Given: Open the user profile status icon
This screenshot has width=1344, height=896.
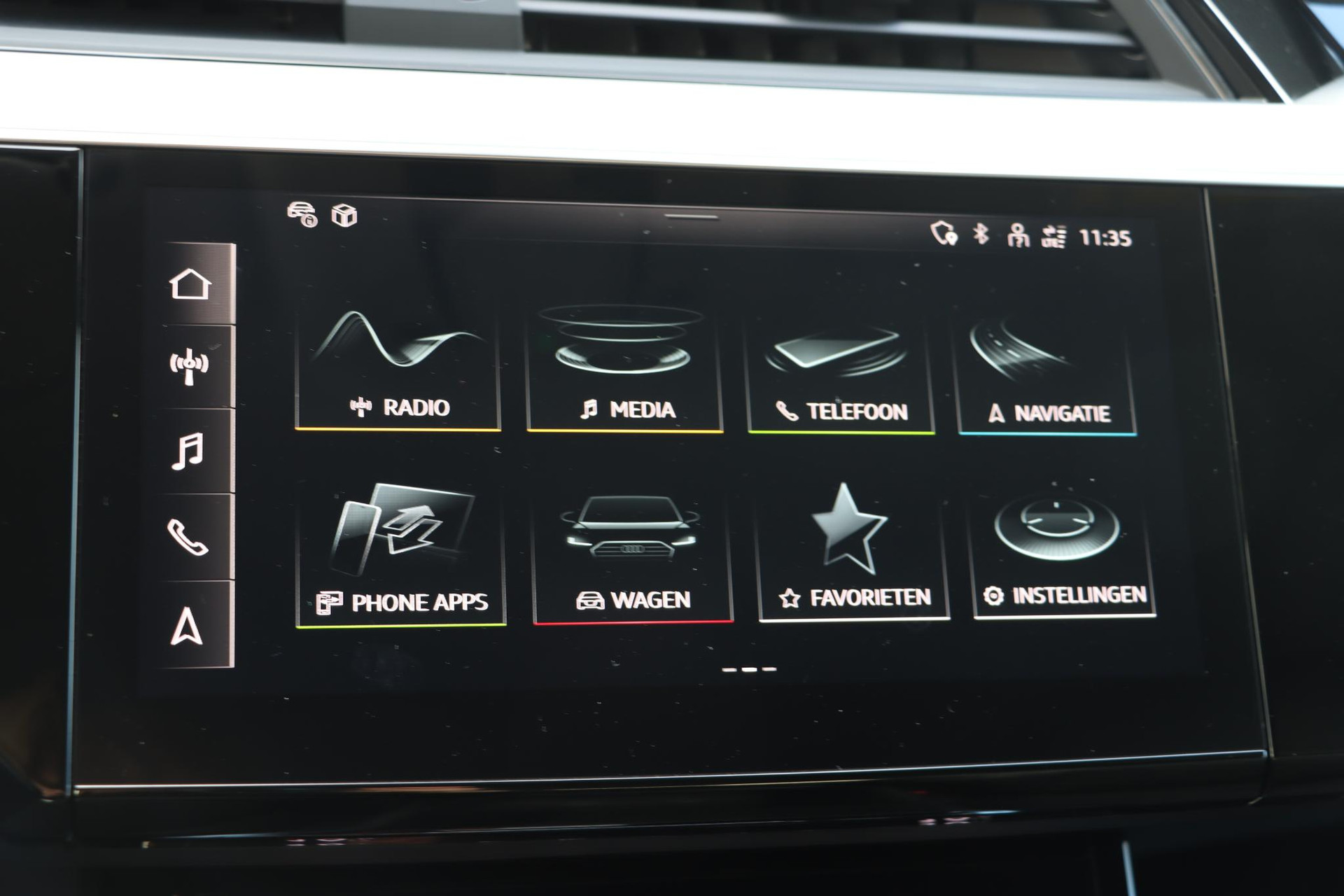Looking at the screenshot, I should click(x=1018, y=236).
